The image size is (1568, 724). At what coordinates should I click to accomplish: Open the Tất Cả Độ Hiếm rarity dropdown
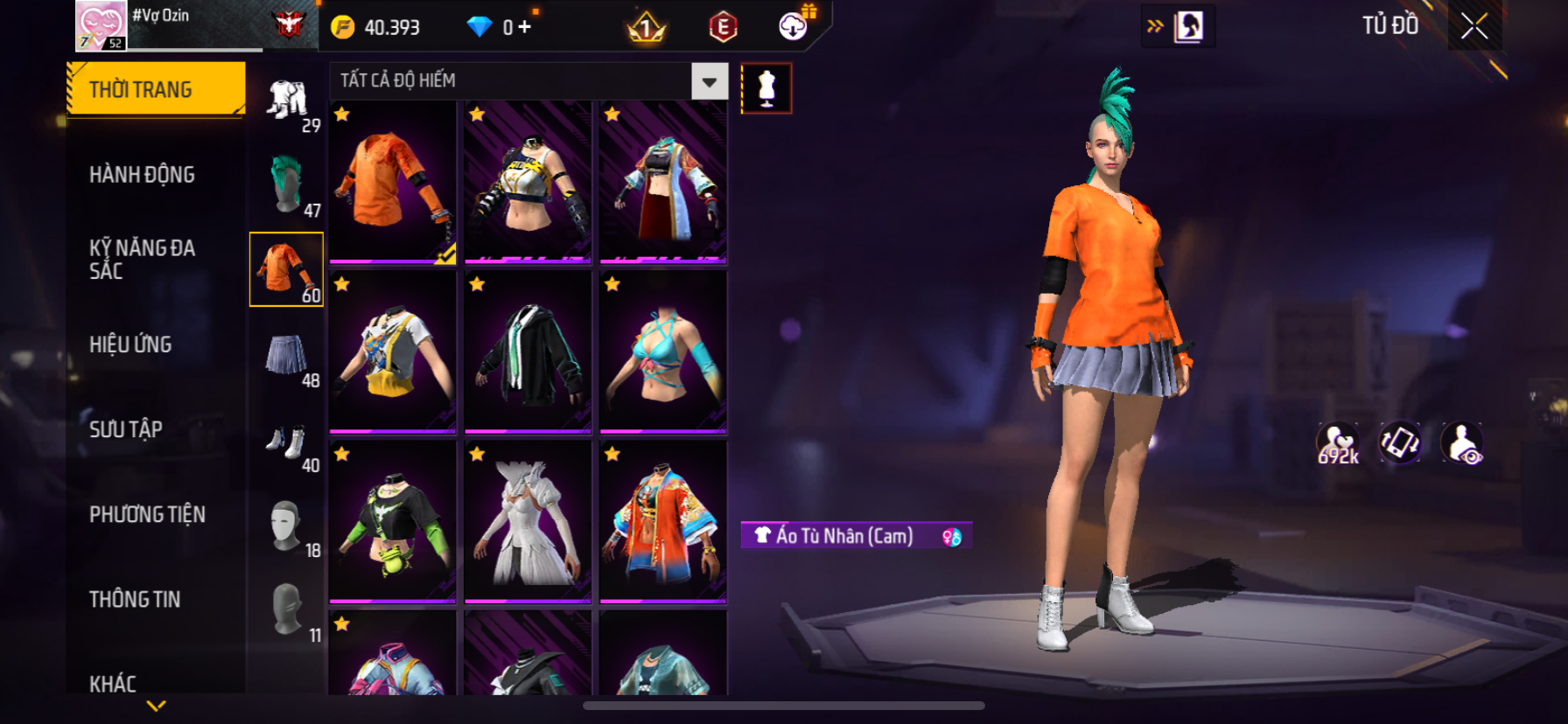click(x=710, y=81)
